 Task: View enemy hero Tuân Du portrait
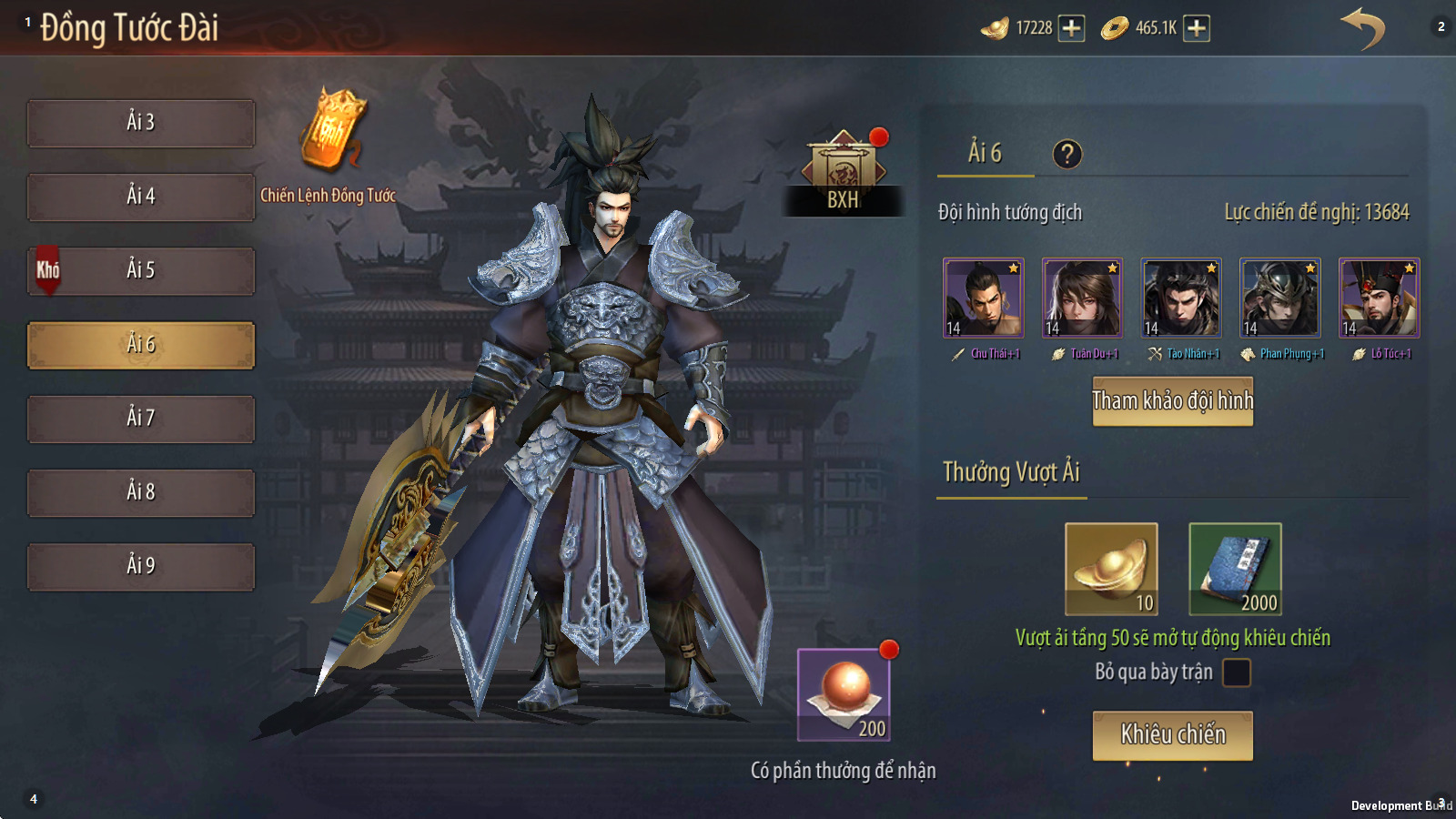1082,298
